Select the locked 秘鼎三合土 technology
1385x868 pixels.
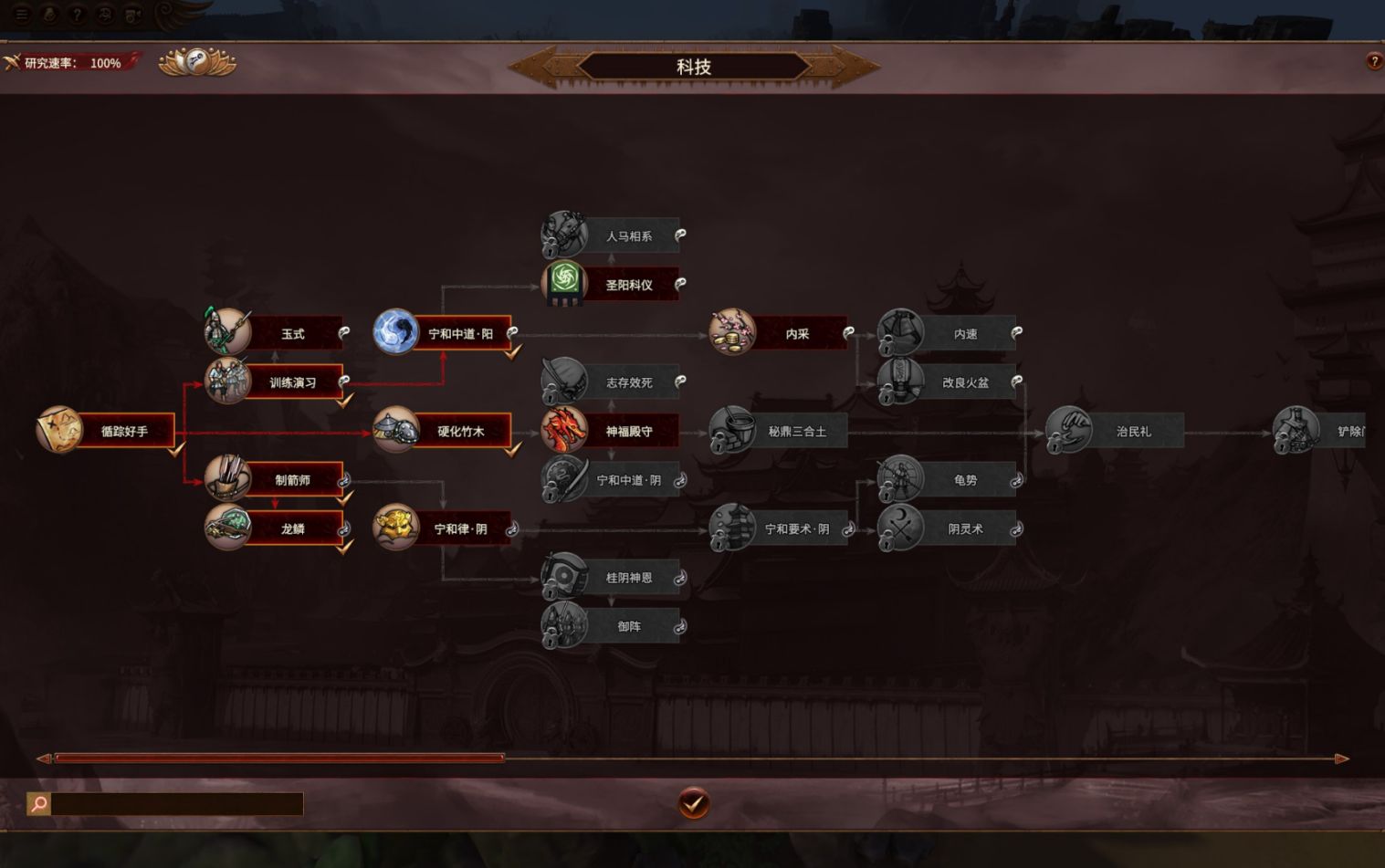coord(796,431)
